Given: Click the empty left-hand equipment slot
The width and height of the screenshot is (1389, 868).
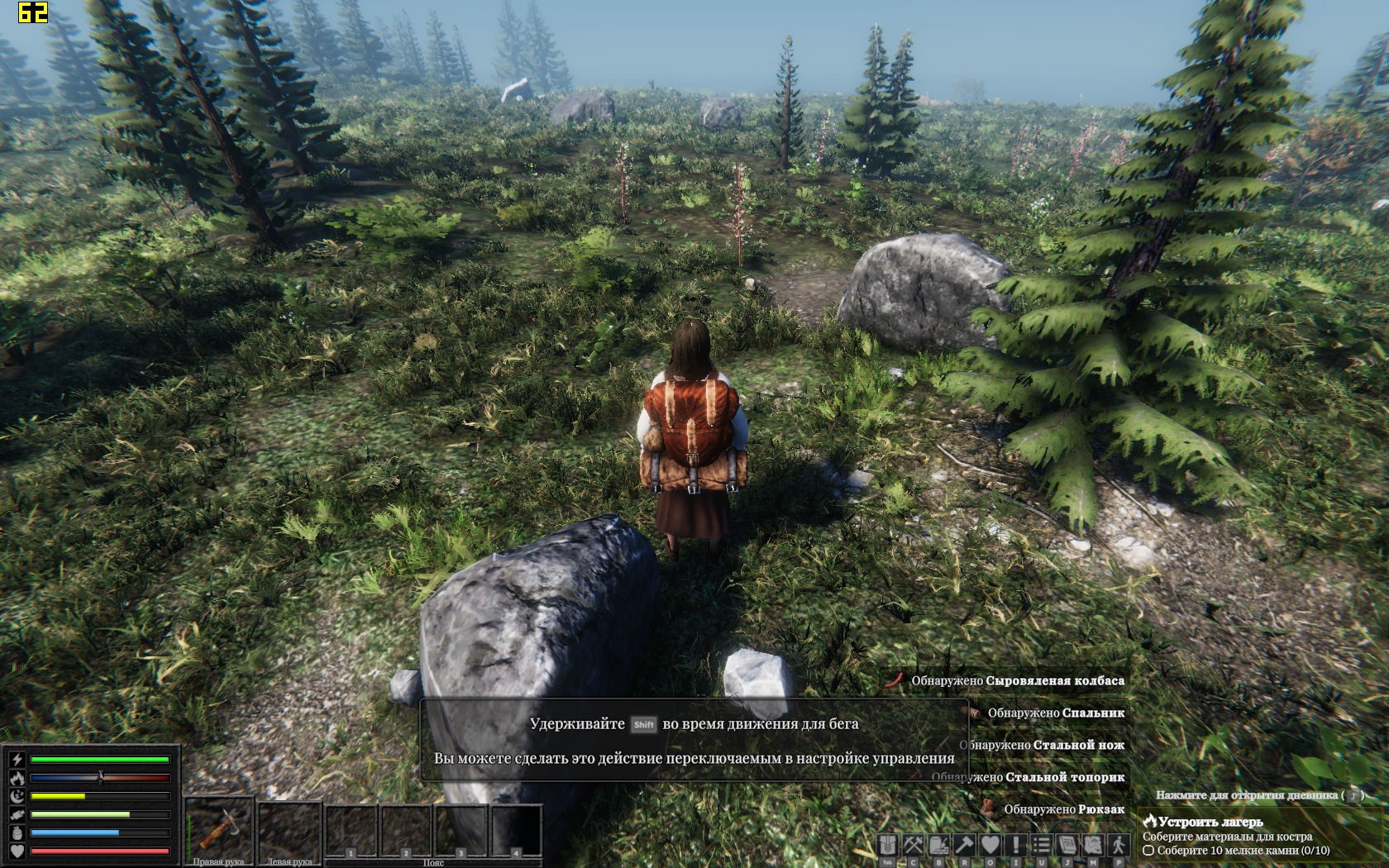Looking at the screenshot, I should (x=289, y=829).
